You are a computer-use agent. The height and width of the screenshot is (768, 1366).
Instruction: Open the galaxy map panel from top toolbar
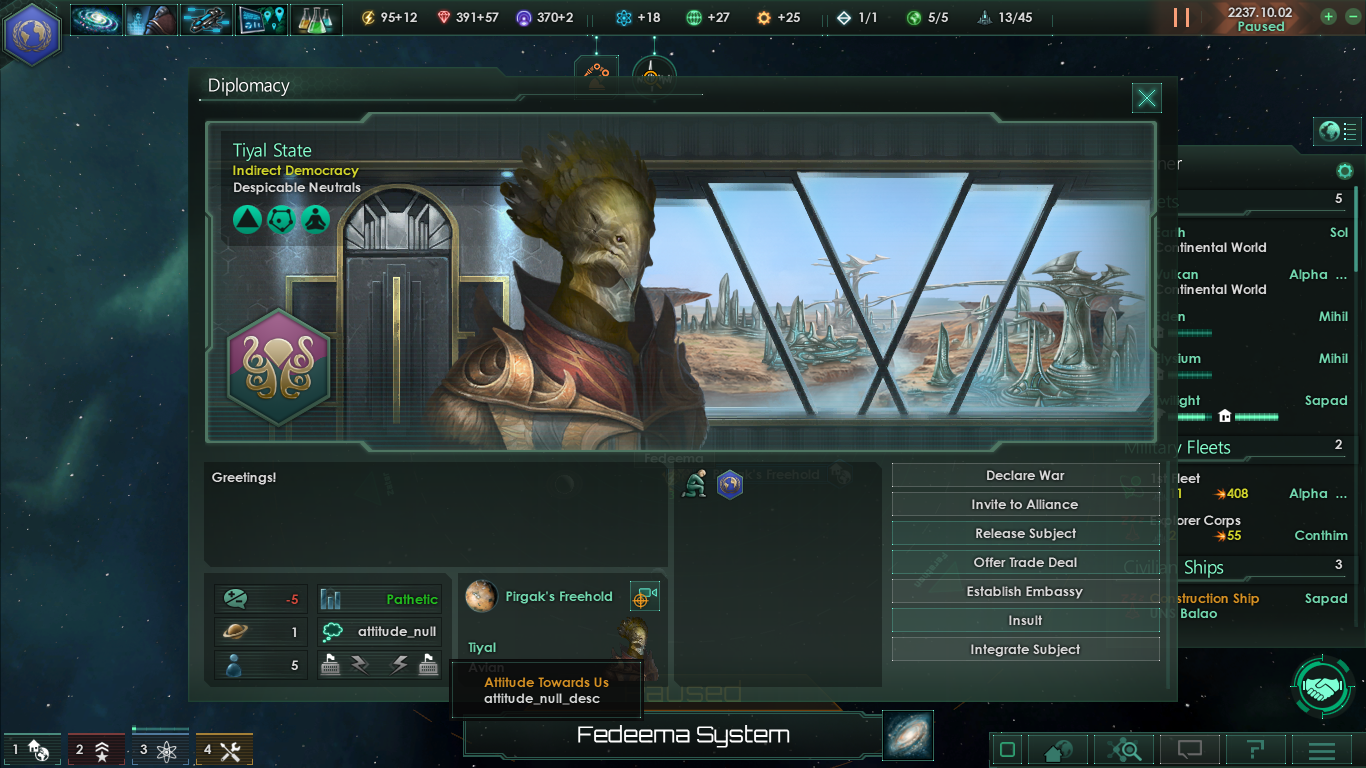[x=96, y=17]
